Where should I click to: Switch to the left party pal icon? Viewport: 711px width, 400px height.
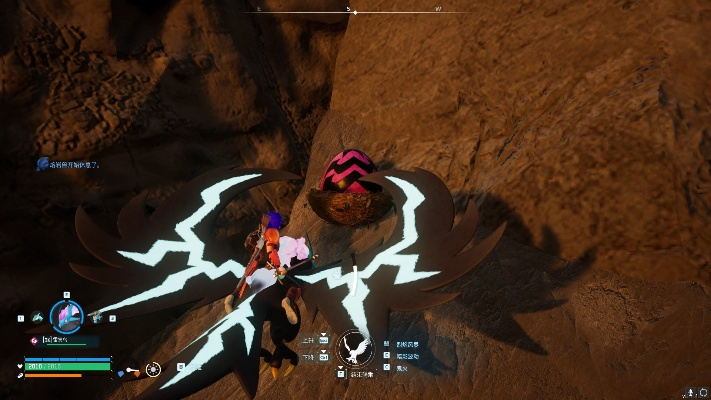pos(36,318)
